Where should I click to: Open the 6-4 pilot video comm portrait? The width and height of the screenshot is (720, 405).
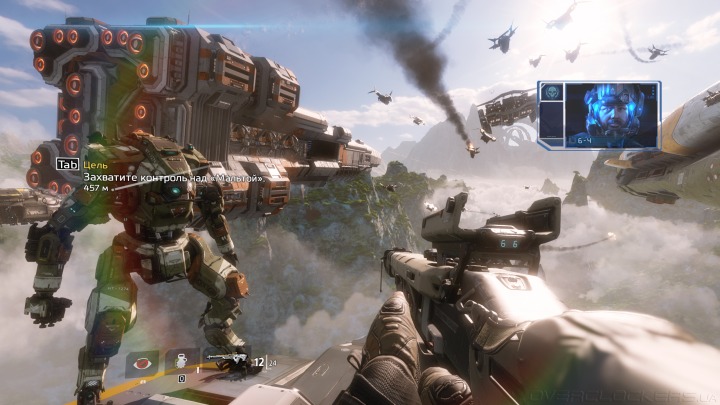point(610,113)
